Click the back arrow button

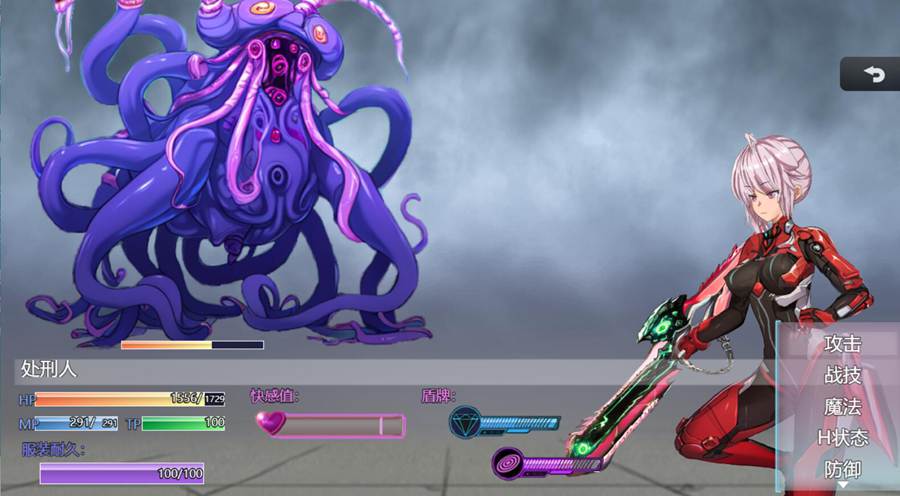pos(873,74)
